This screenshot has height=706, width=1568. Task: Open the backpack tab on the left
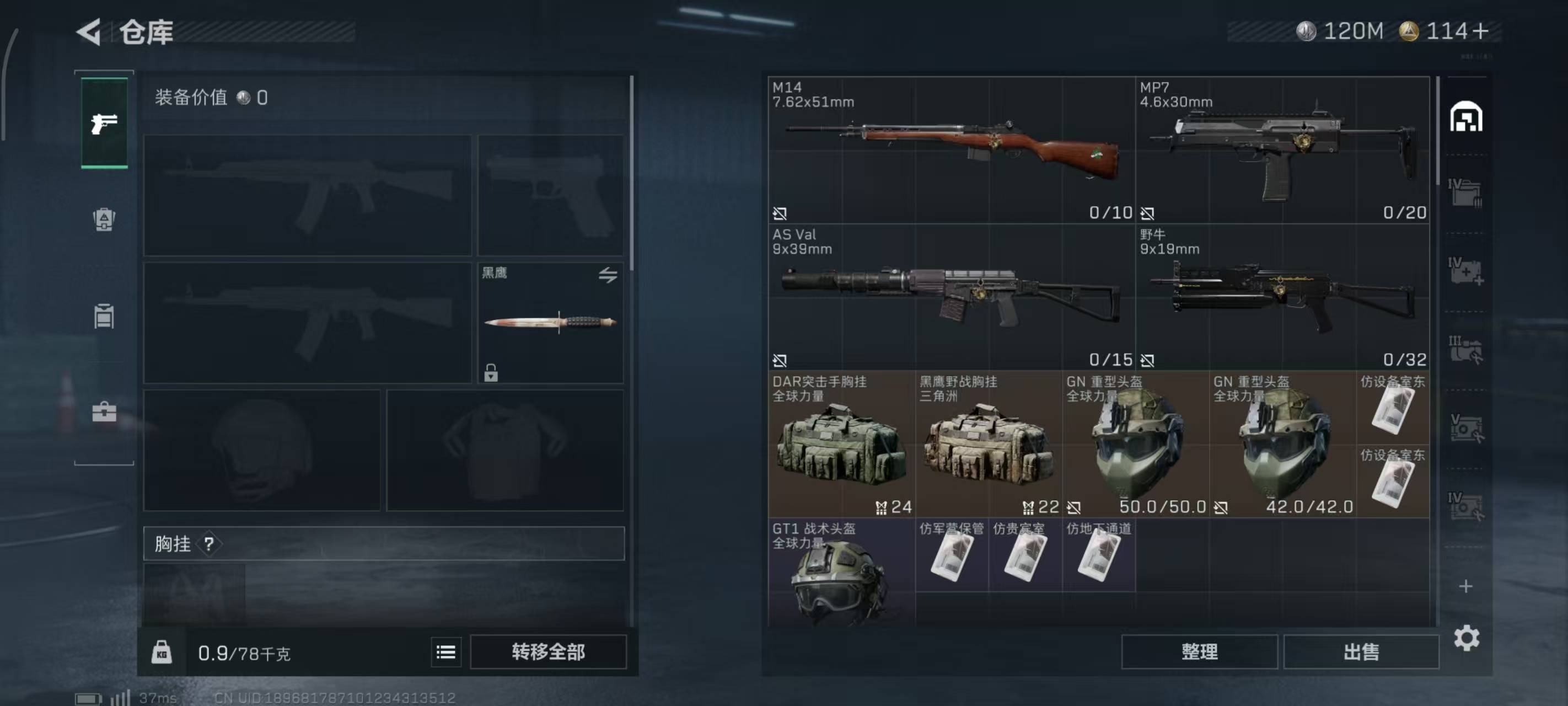[104, 220]
